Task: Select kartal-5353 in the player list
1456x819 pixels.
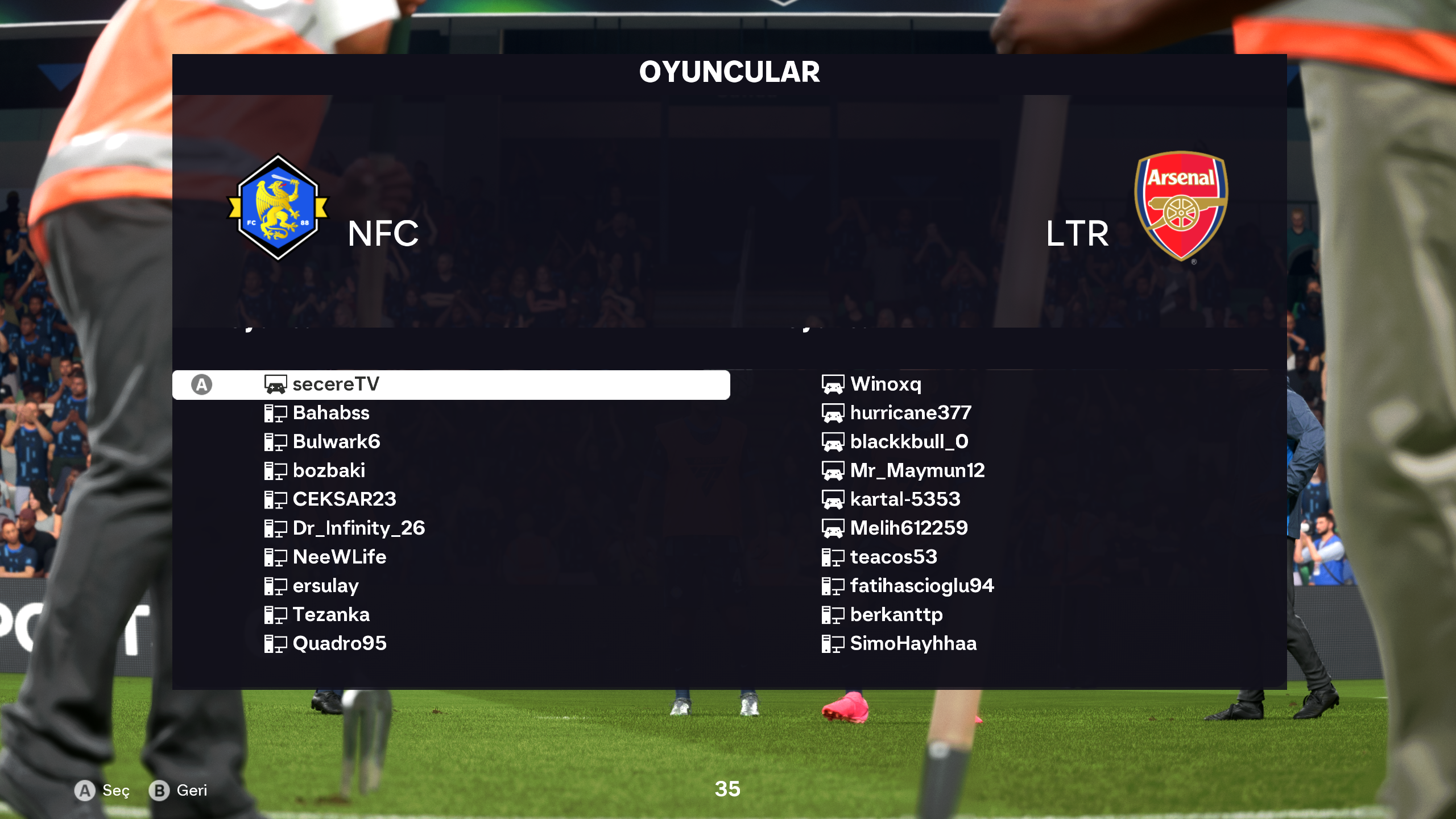Action: point(905,499)
